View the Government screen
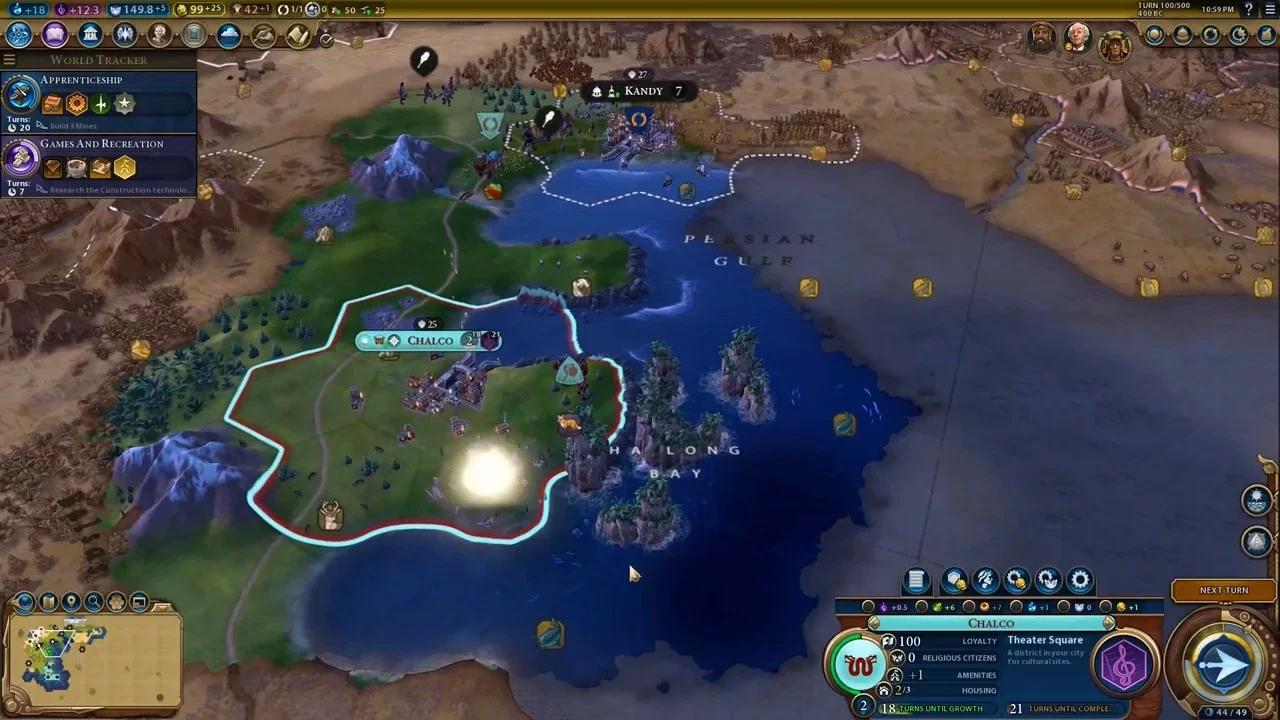1280x720 pixels. [90, 35]
